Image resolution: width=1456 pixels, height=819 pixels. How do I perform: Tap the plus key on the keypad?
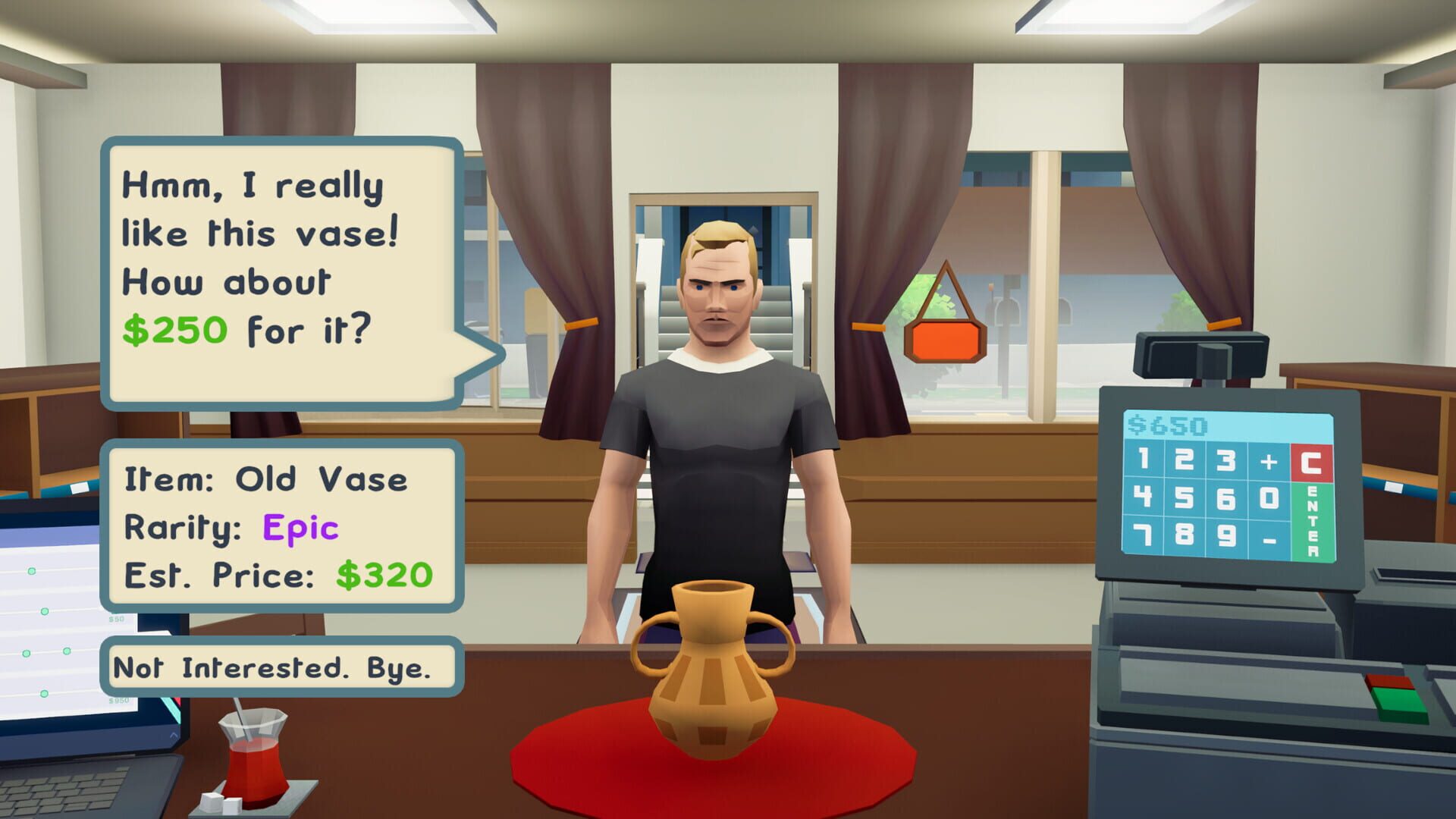click(1269, 463)
